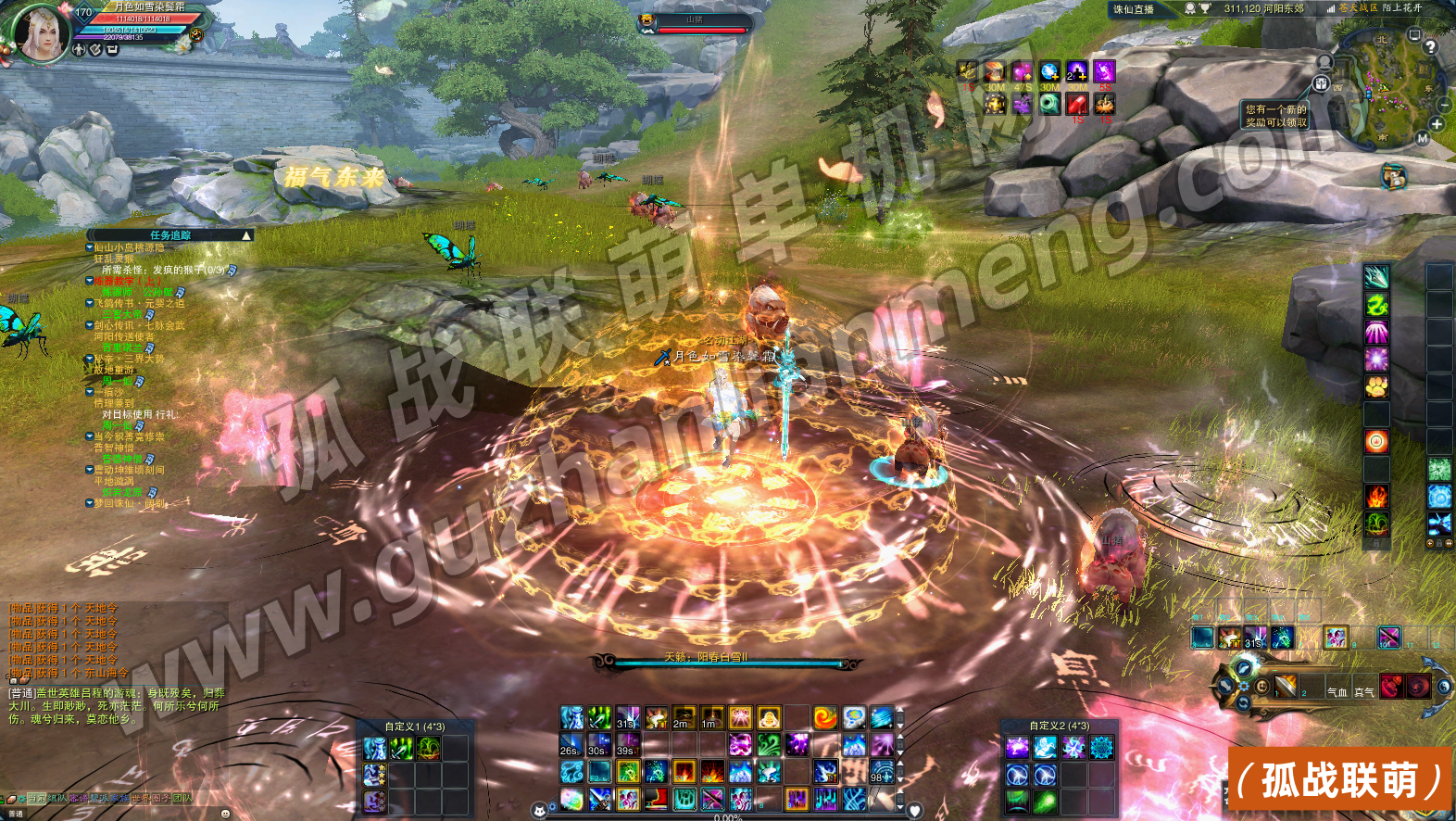
Task: Use the golden seated Buddha skill
Action: 768,717
